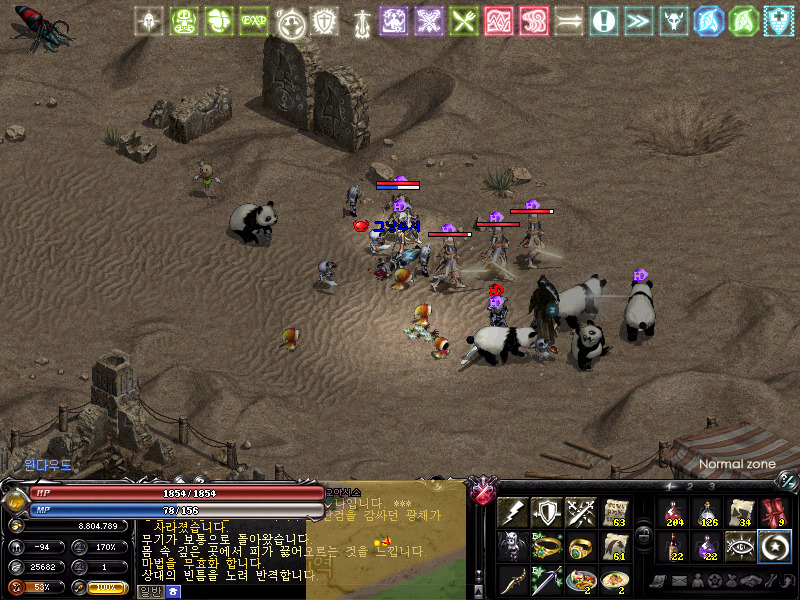The image size is (800, 600).
Task: Click the EXP buff icon
Action: 252,20
